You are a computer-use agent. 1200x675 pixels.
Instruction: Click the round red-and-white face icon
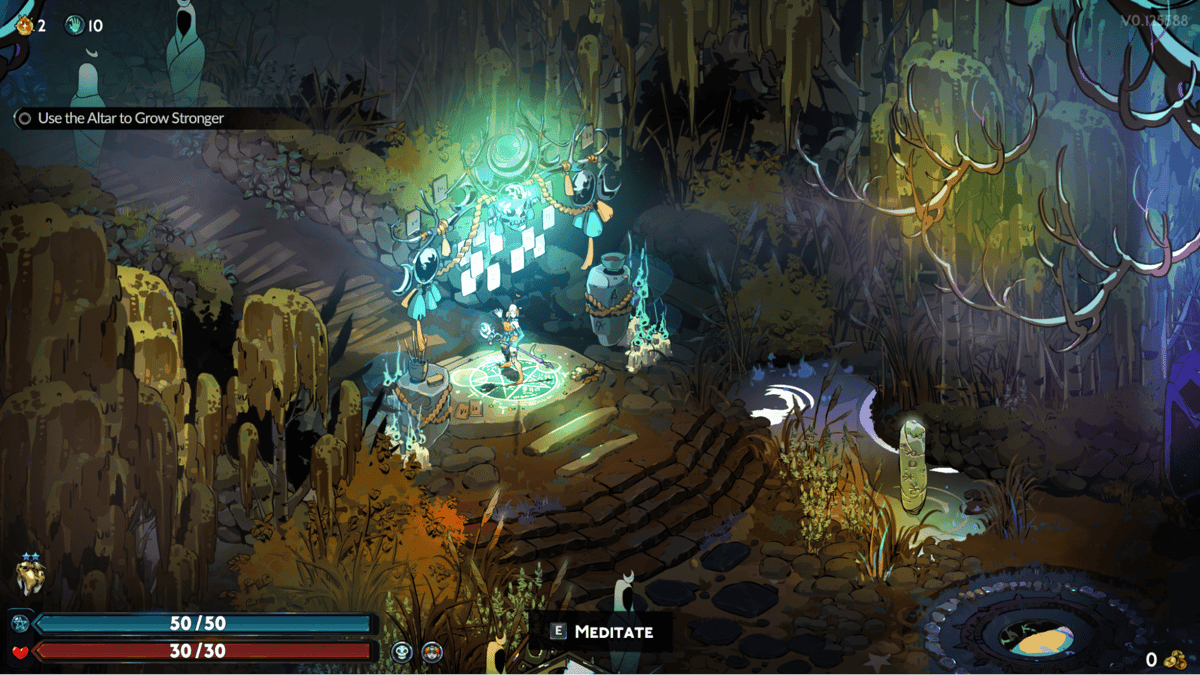tap(432, 652)
